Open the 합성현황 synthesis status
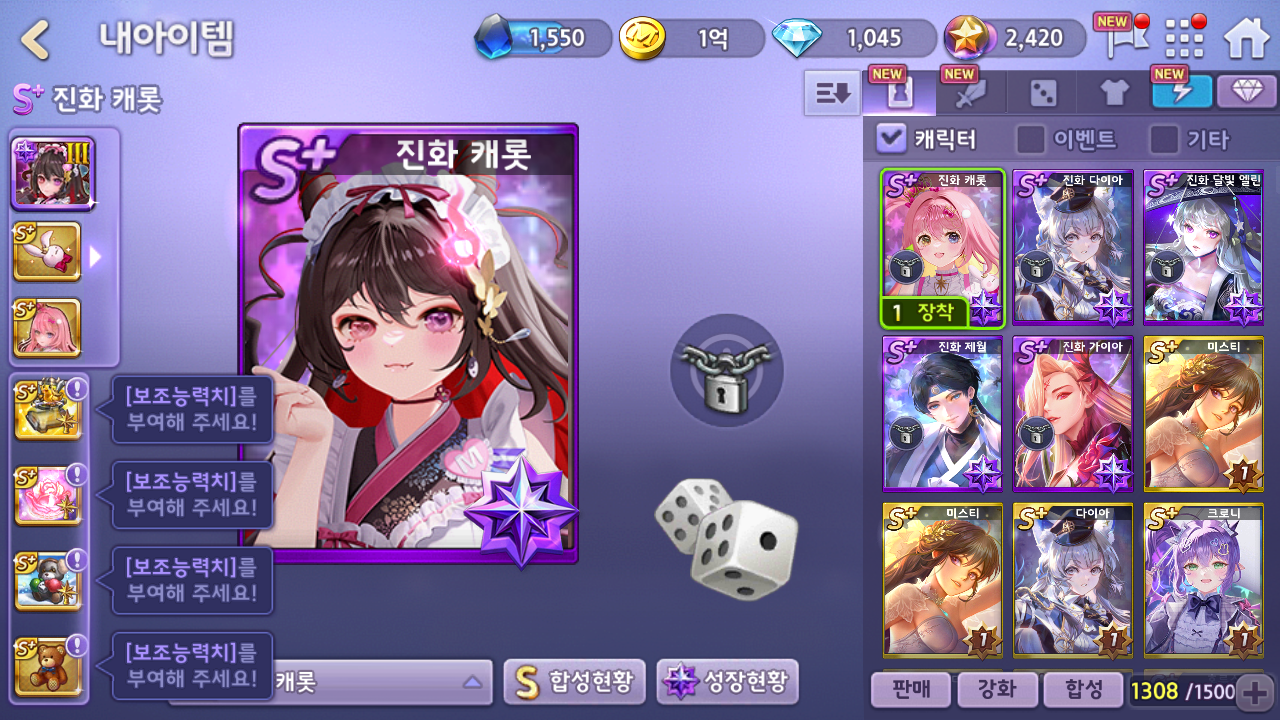Viewport: 1280px width, 720px height. click(x=574, y=682)
